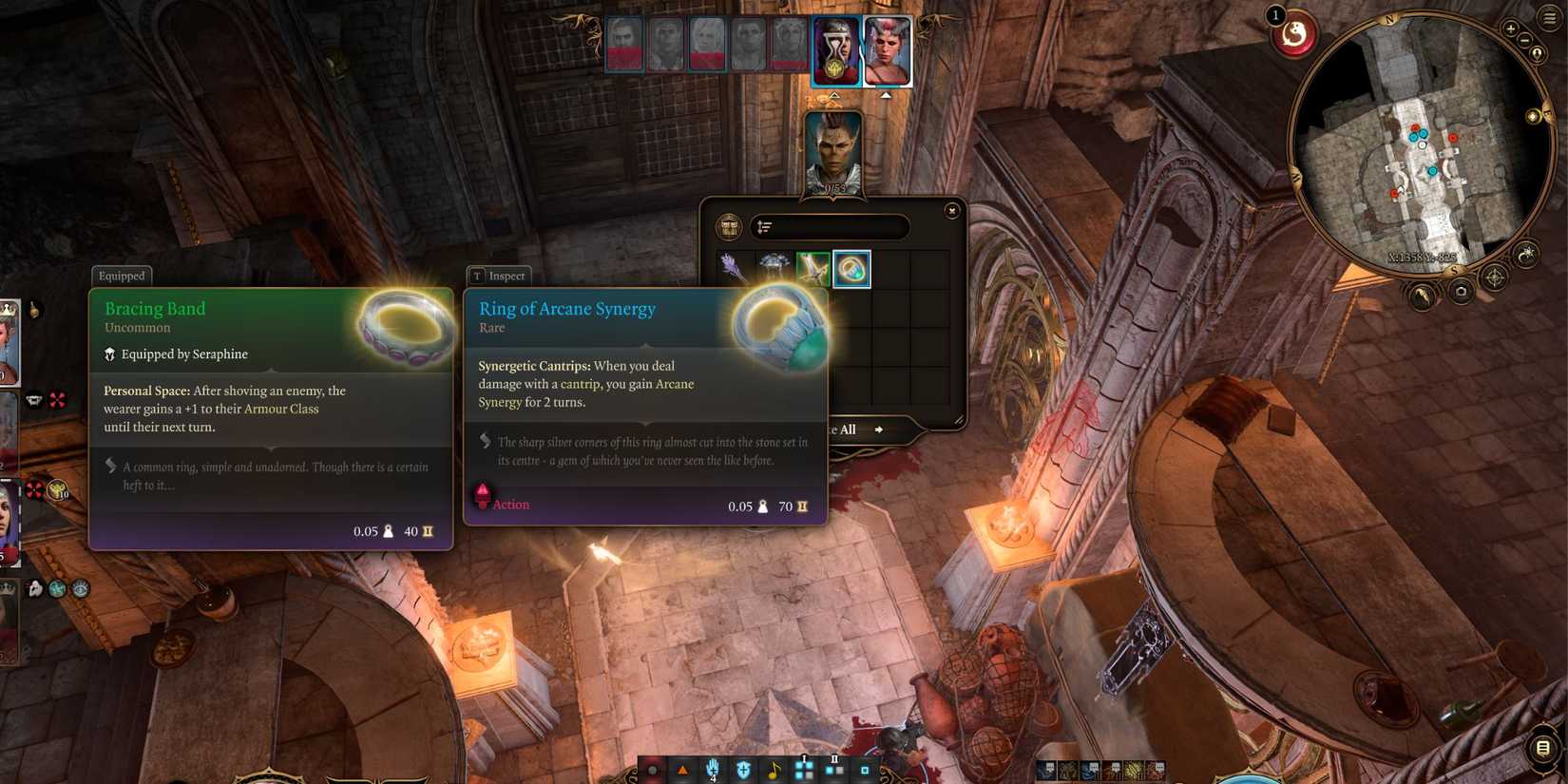Open the journal button at bottom right
The height and width of the screenshot is (784, 1568).
1543,748
